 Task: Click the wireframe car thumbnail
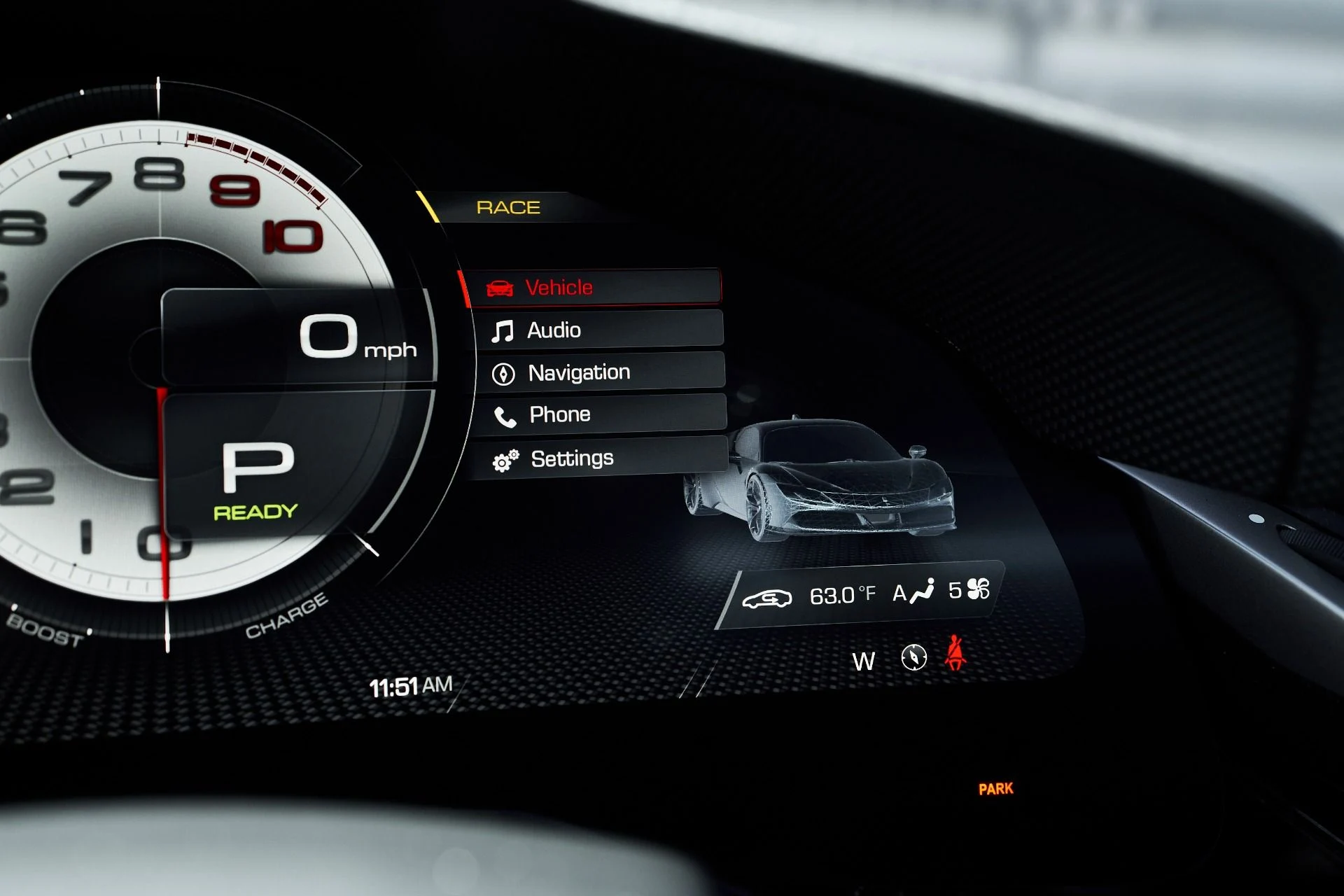[820, 479]
